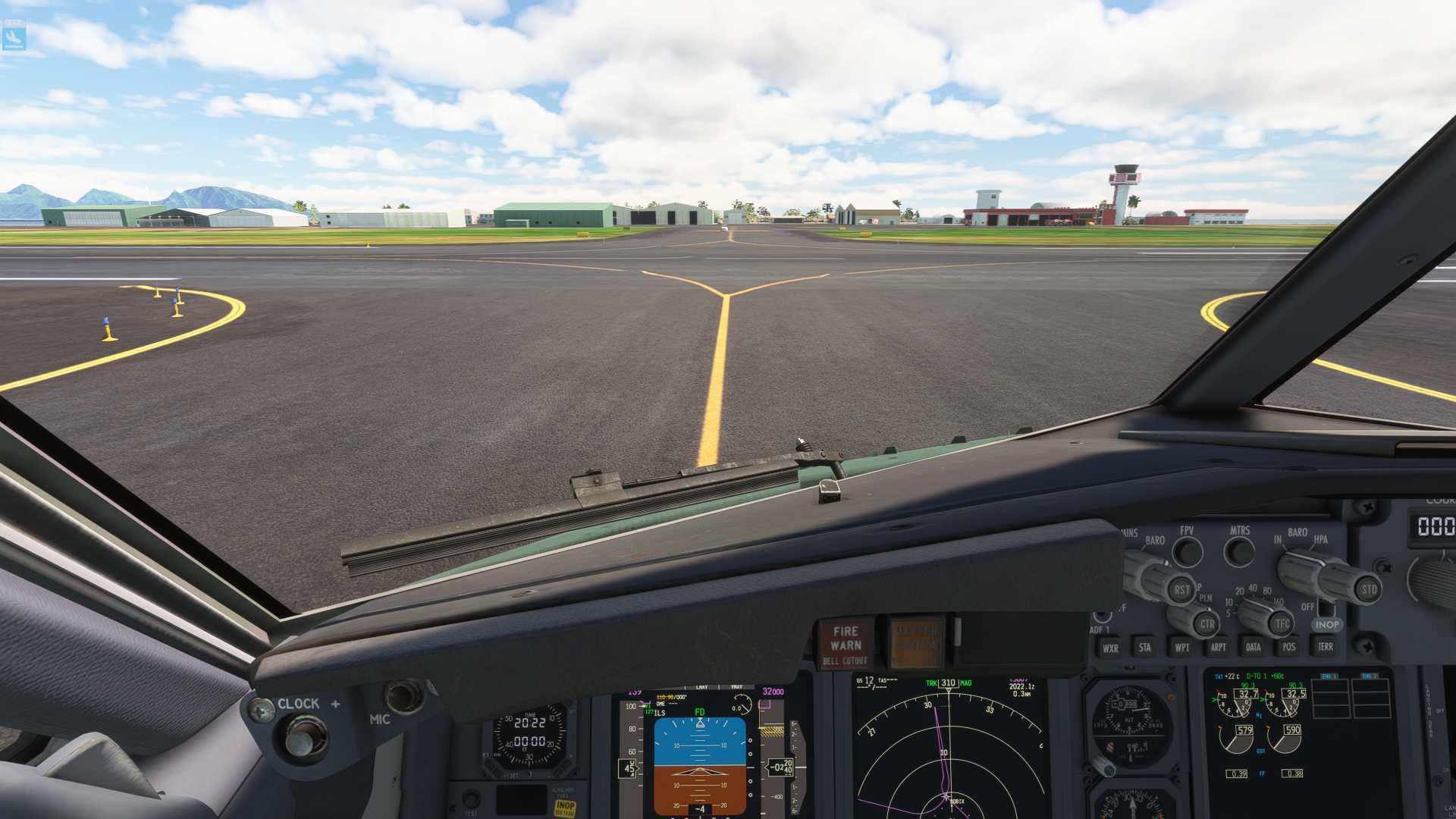Toggle the WPT waypoints map button

(1181, 648)
